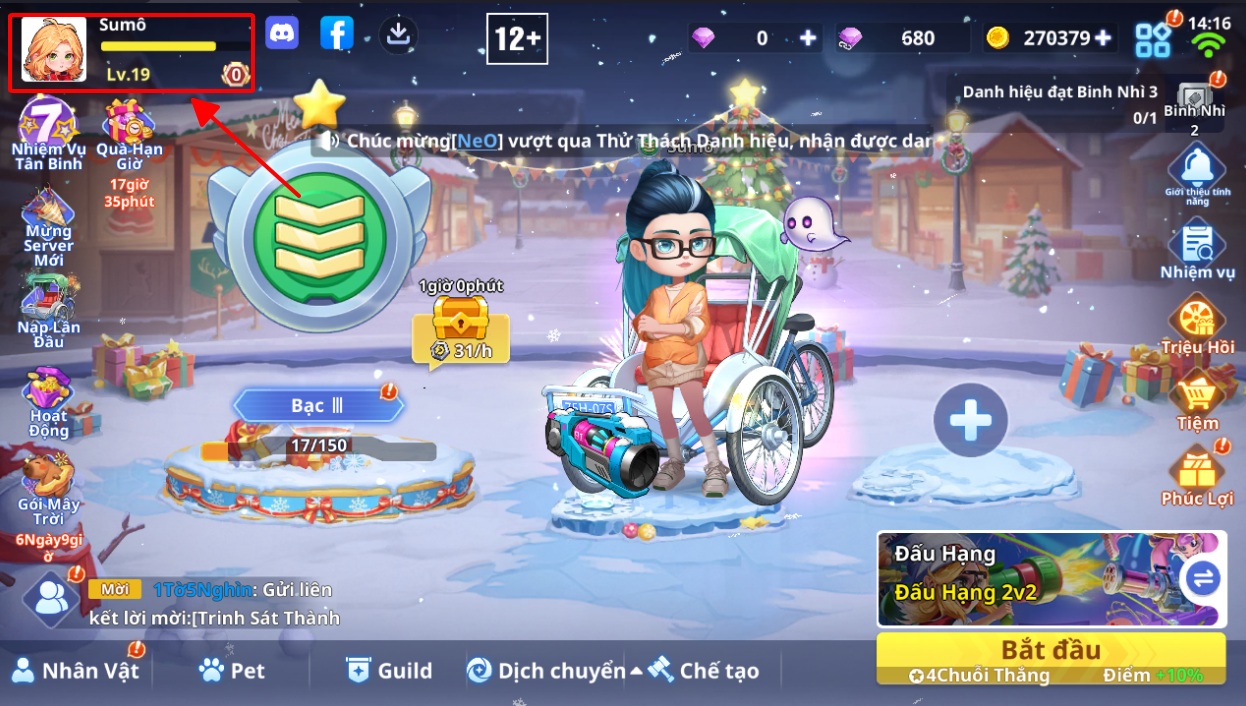Open the Pet menu

(x=232, y=670)
